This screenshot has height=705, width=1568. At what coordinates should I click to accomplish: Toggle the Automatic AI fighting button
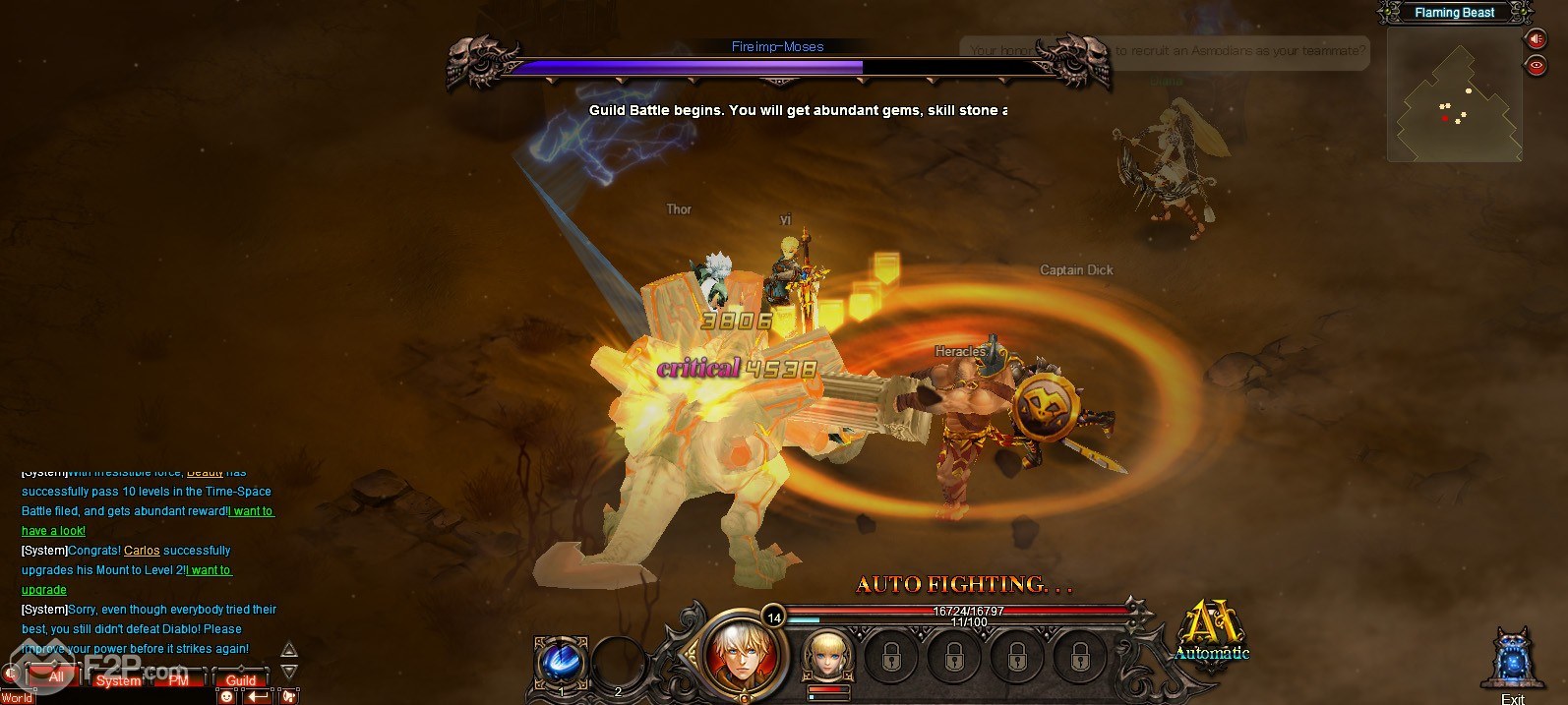pos(1211,629)
